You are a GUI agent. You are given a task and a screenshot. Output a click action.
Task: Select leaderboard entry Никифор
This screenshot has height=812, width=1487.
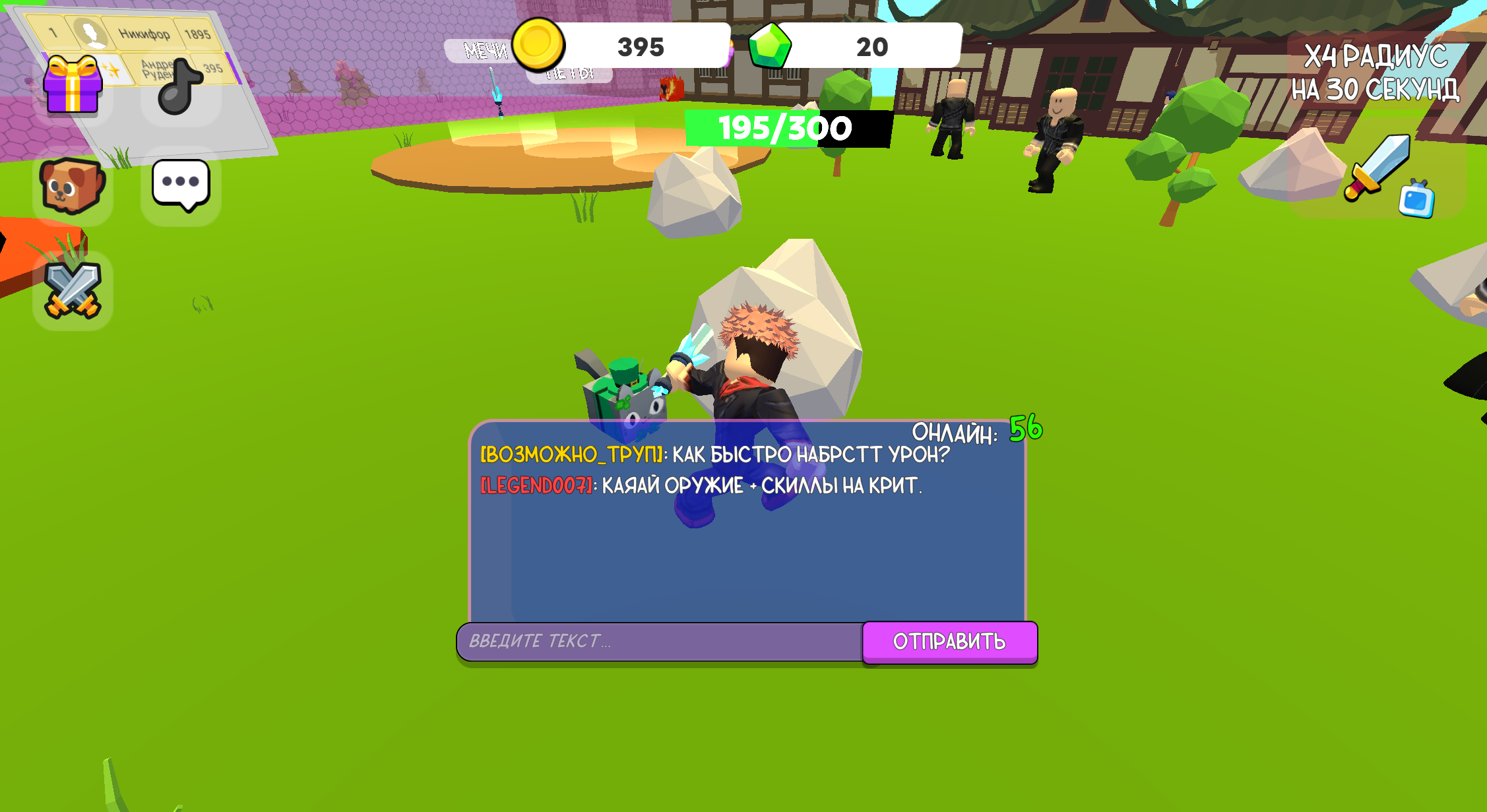click(144, 33)
